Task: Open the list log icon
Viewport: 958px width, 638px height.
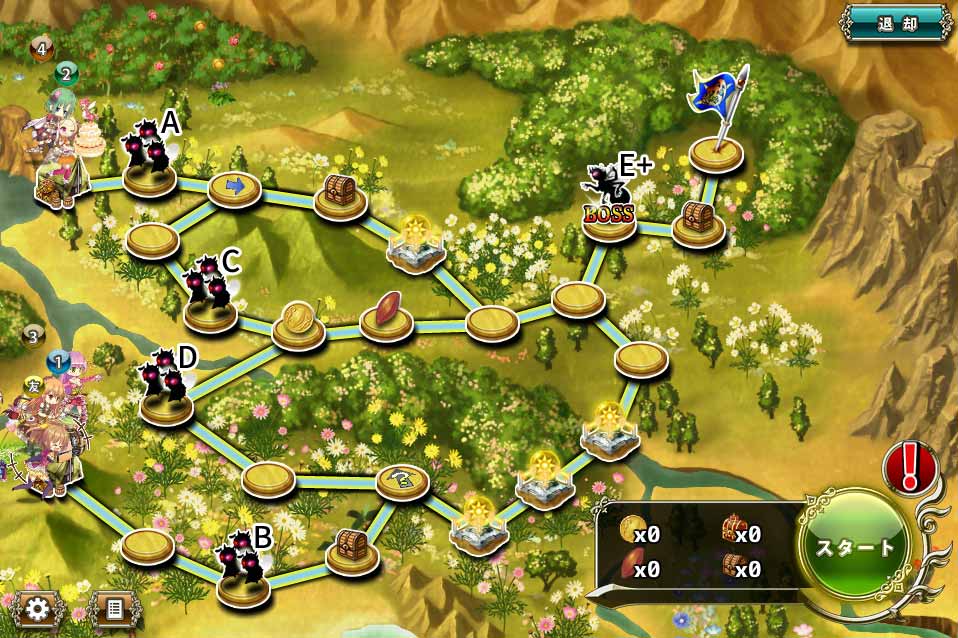Action: (113, 607)
